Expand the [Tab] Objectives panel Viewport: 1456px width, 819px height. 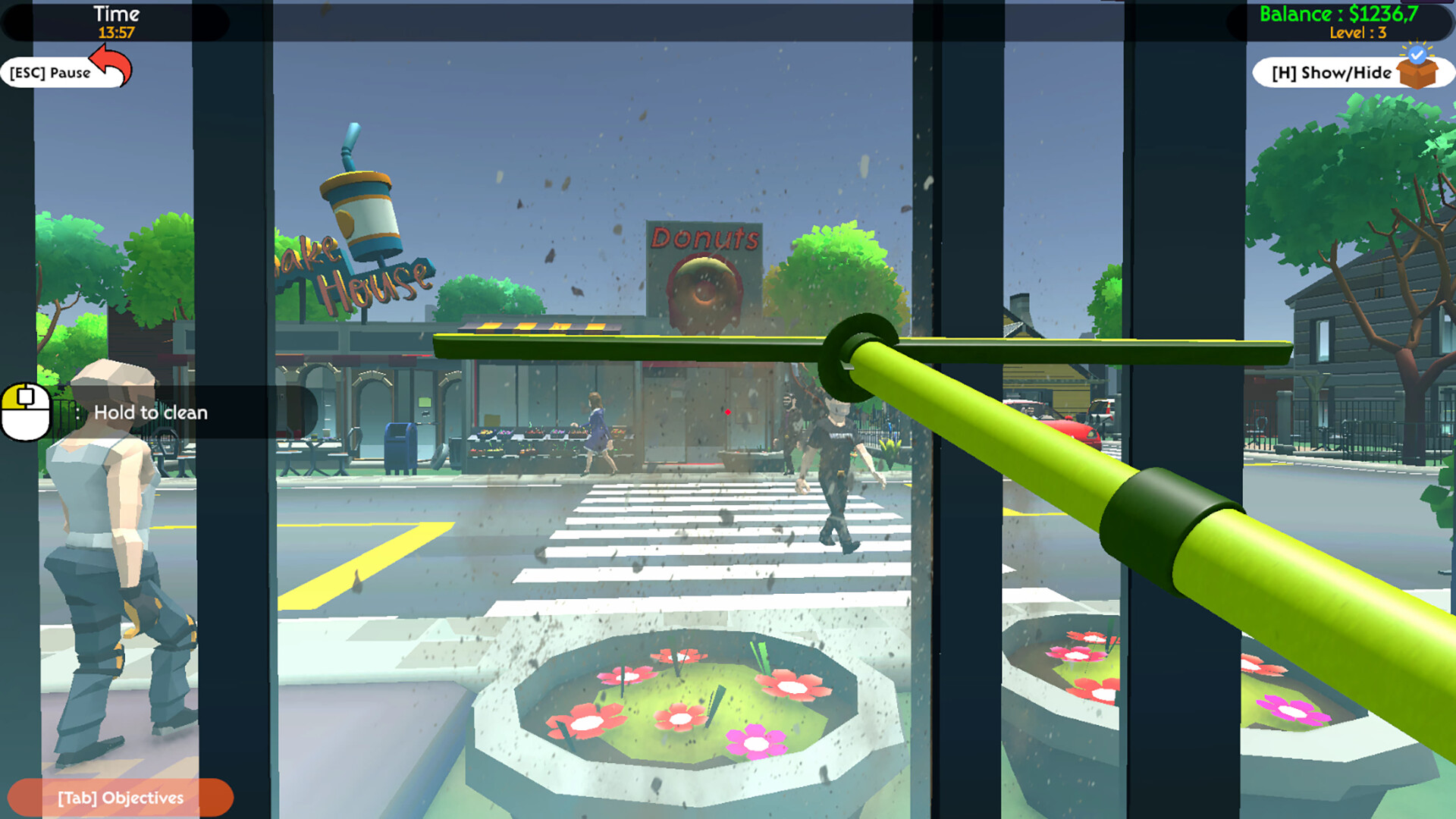tap(120, 797)
